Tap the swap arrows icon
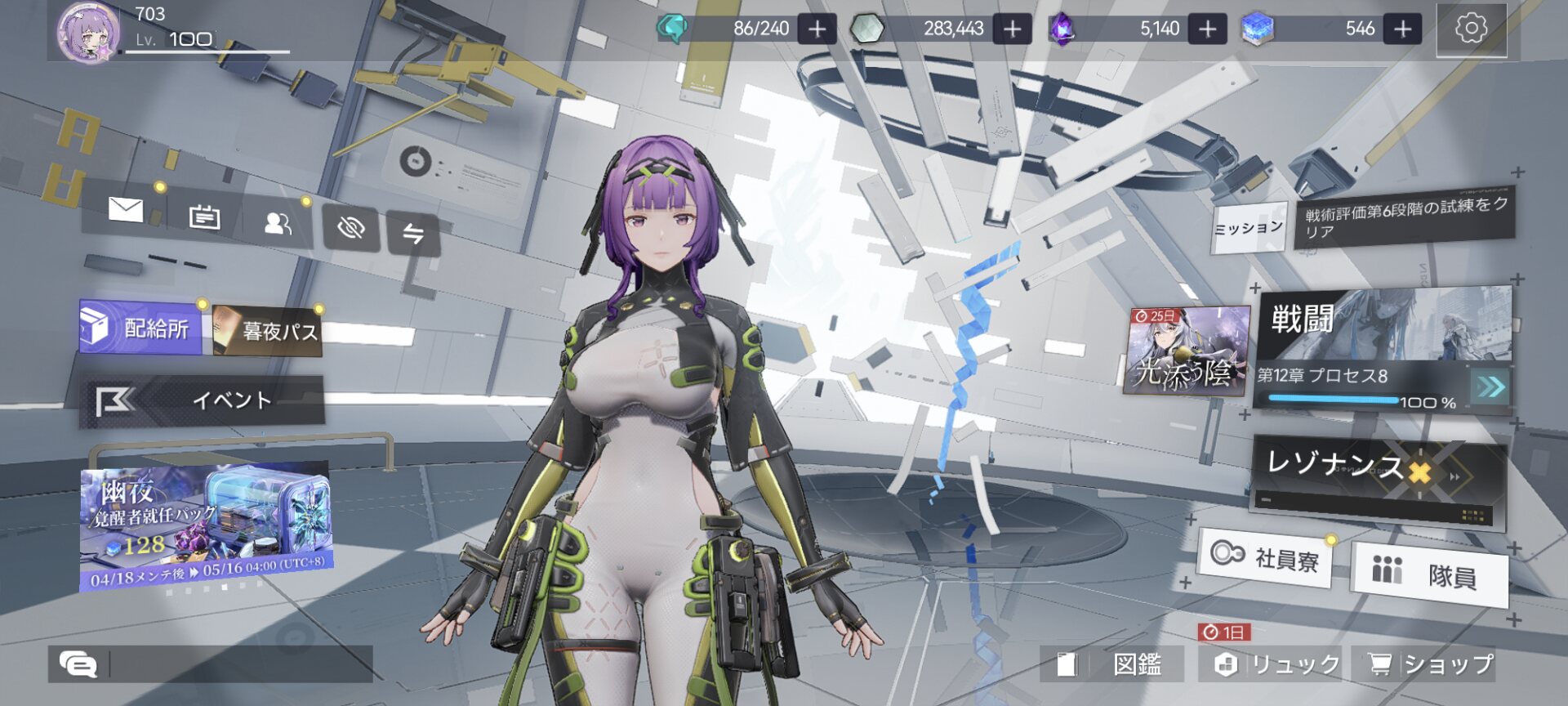The width and height of the screenshot is (1568, 706). point(413,235)
